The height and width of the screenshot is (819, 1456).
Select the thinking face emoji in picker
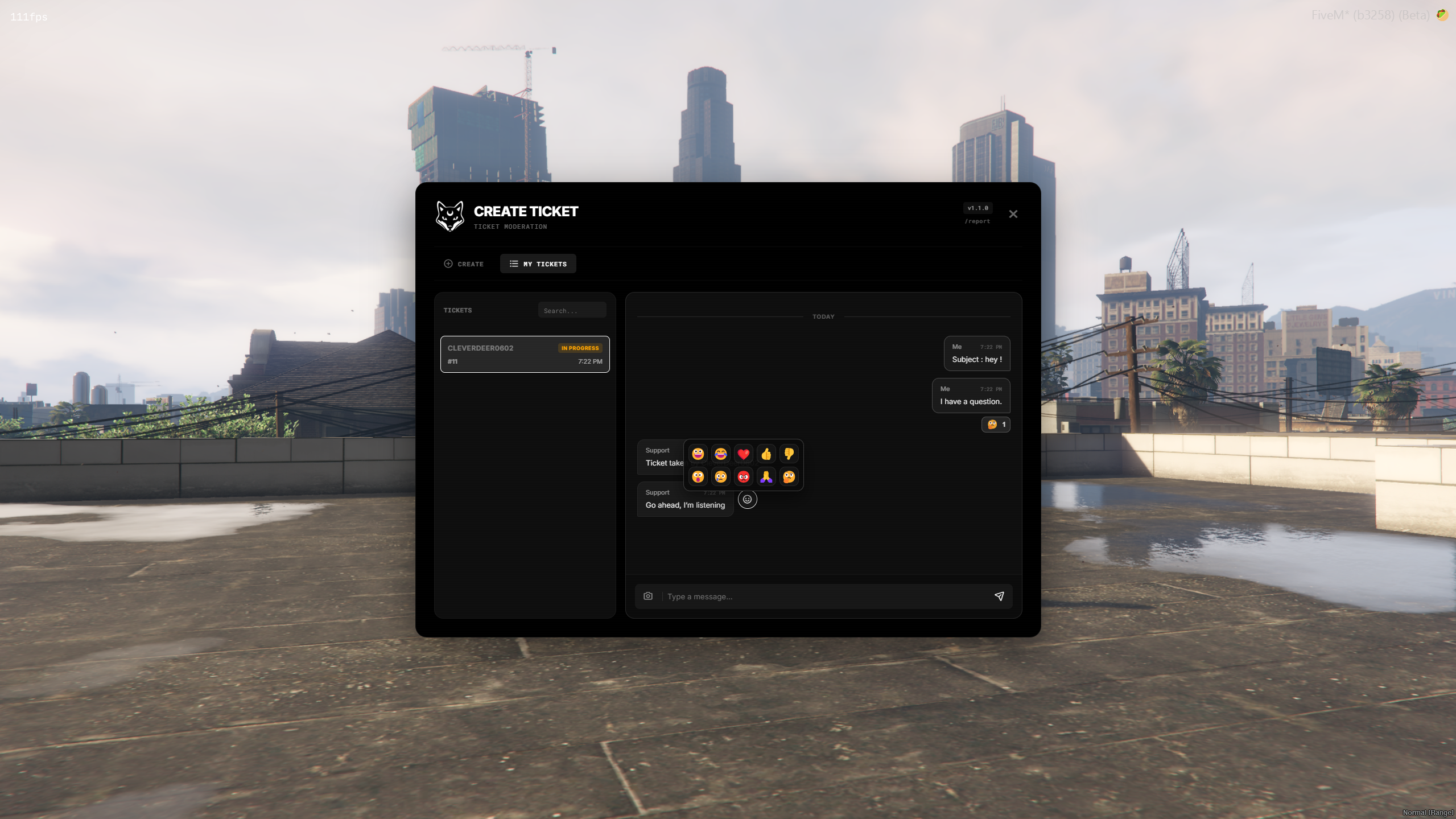[x=789, y=476]
